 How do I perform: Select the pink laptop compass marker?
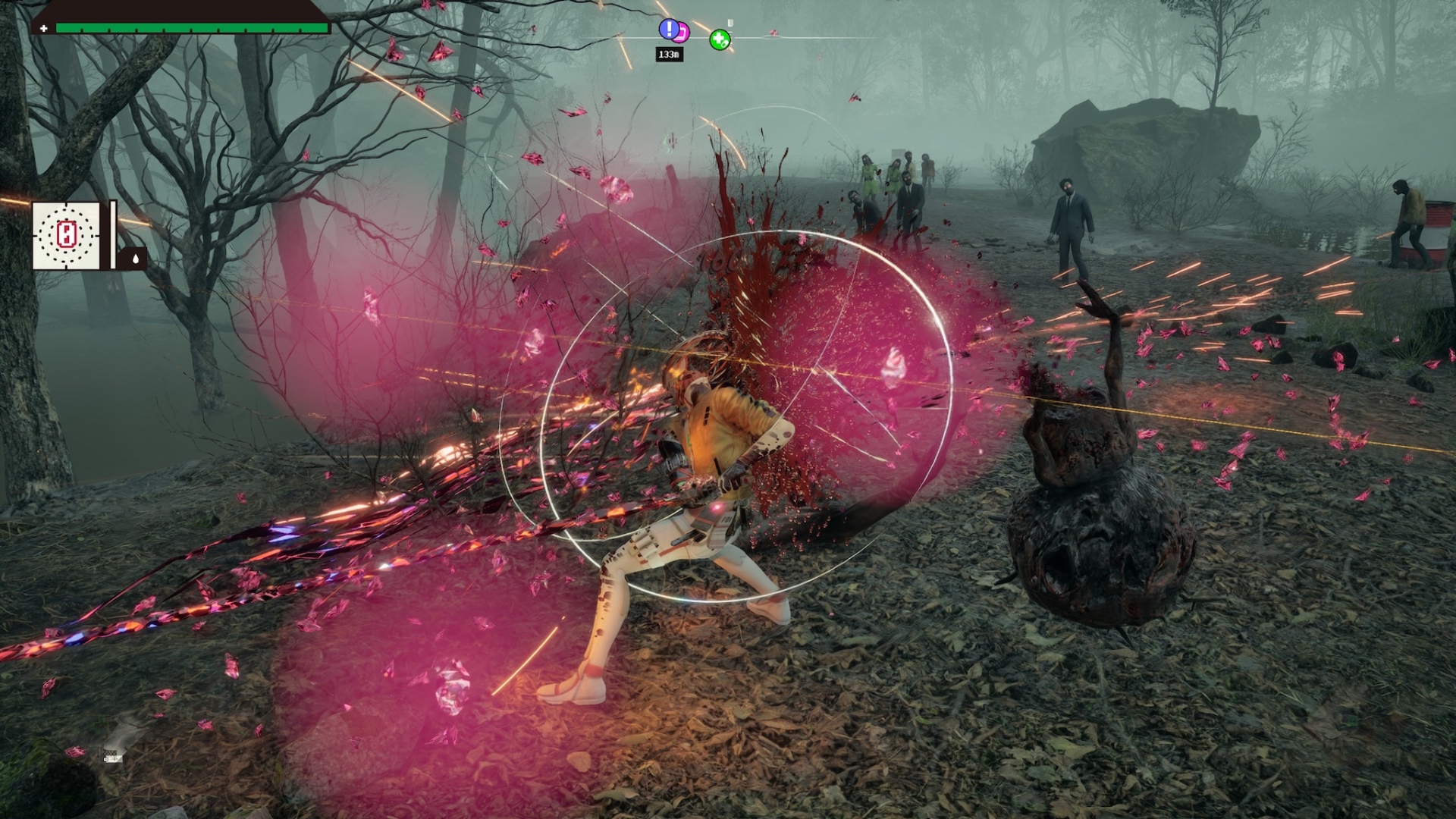coord(682,33)
